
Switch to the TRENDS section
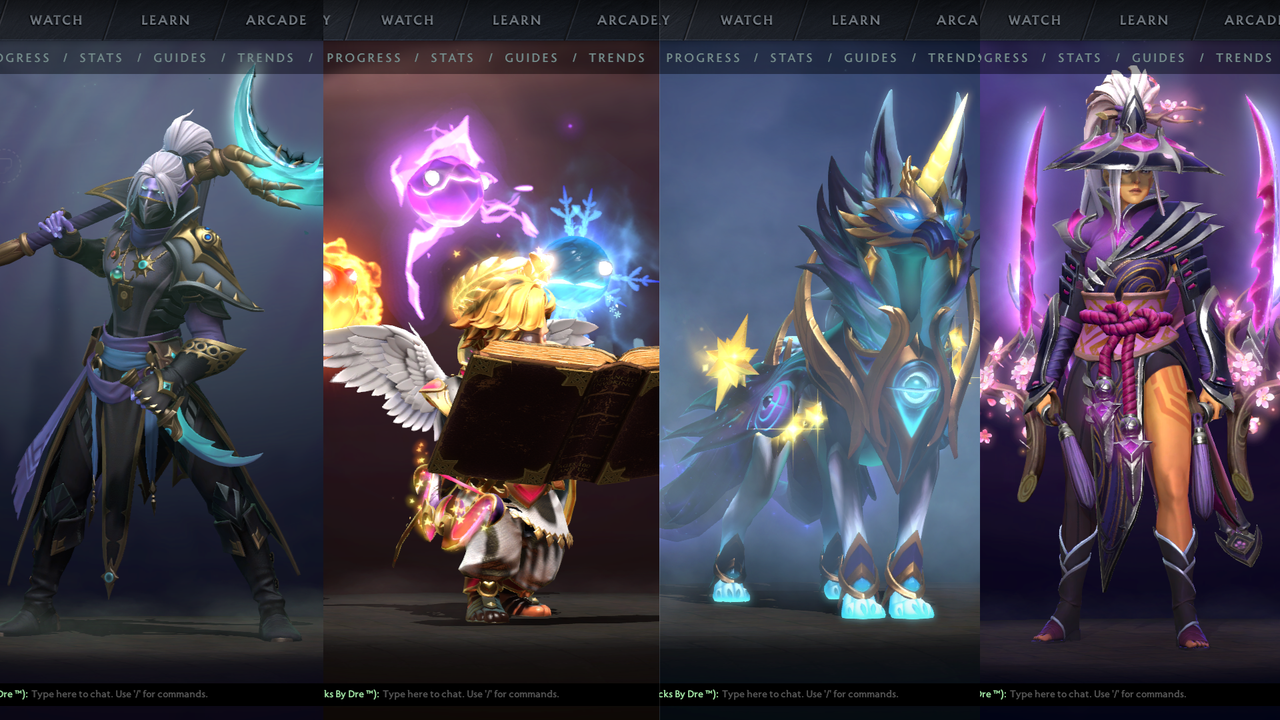(265, 58)
